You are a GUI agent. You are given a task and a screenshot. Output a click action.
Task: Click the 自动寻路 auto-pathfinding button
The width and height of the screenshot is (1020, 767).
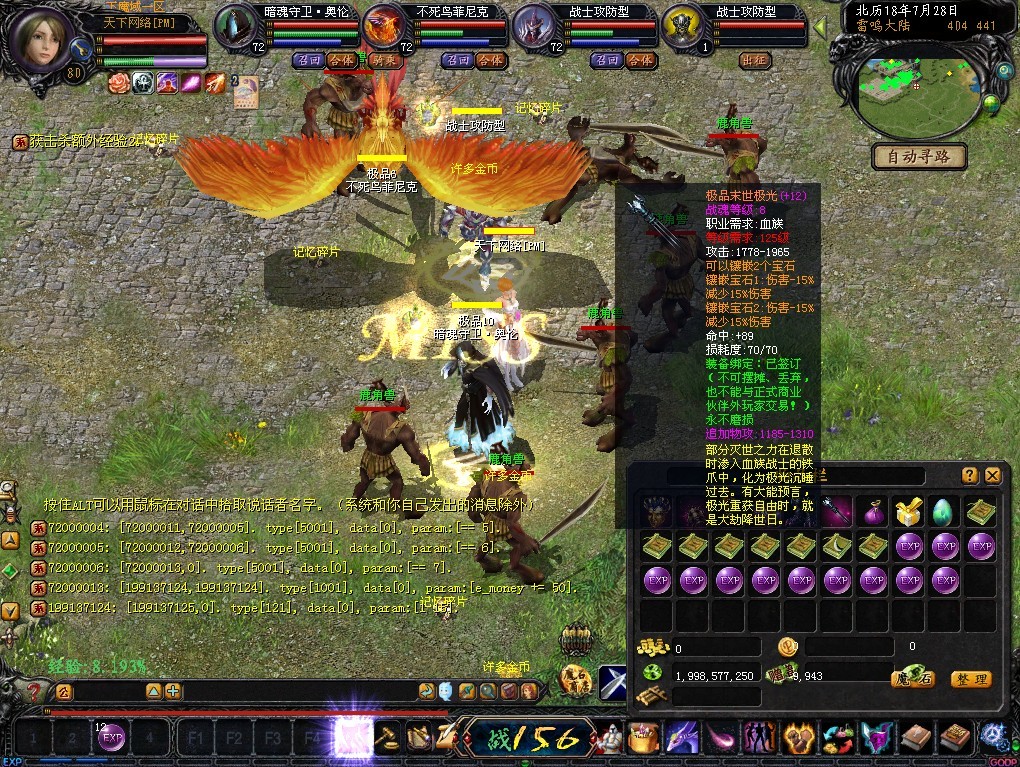click(x=919, y=157)
